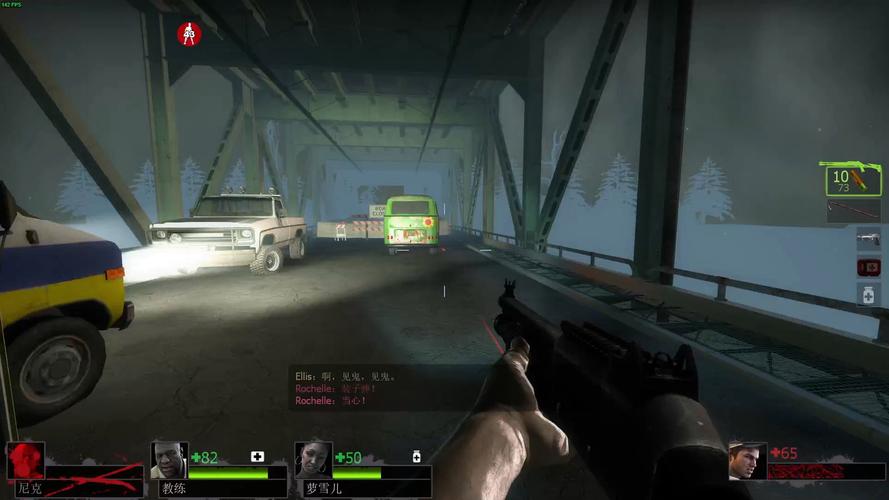Choose the first aid kit slot
This screenshot has width=889, height=500.
tap(867, 267)
